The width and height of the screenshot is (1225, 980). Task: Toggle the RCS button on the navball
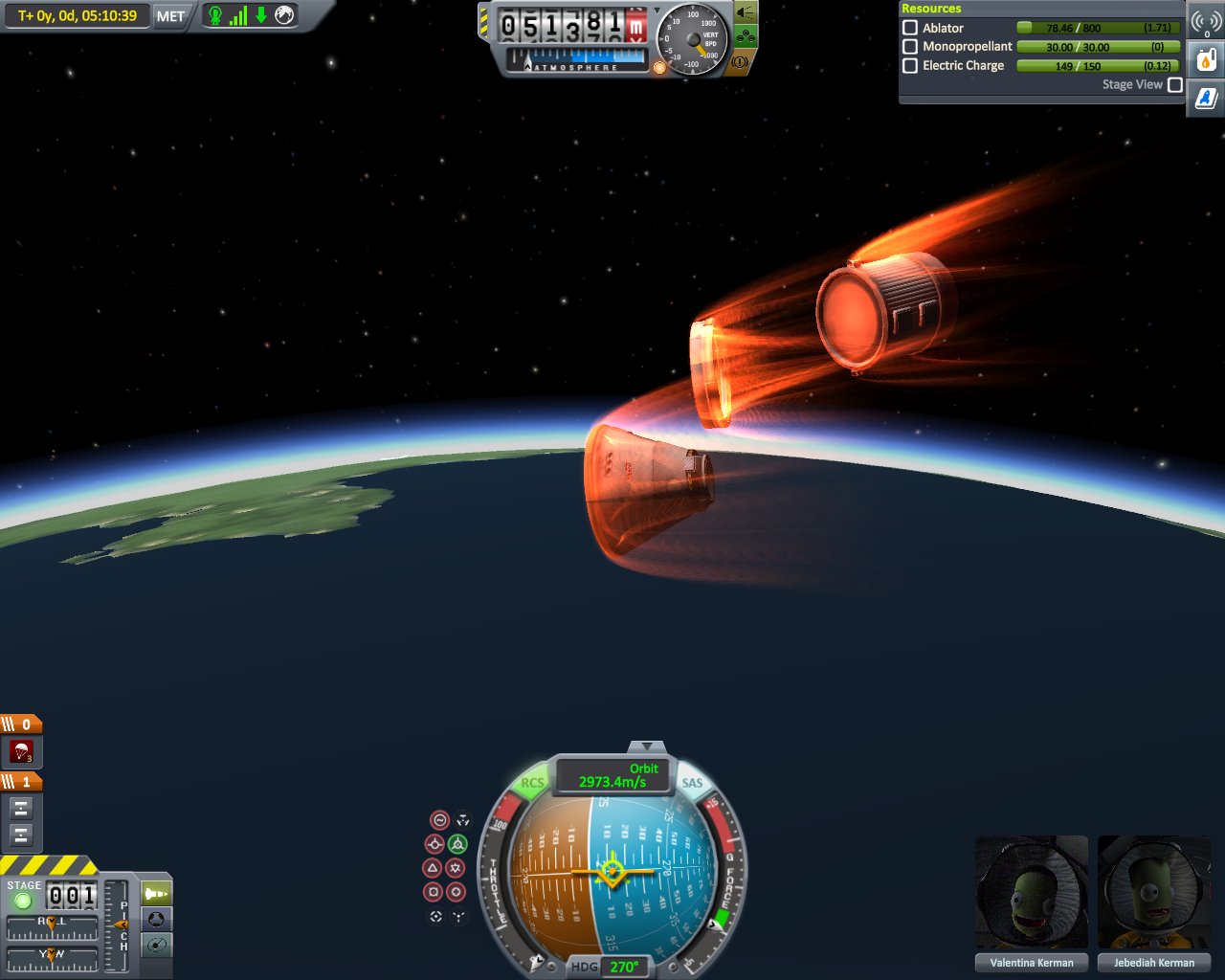(532, 783)
